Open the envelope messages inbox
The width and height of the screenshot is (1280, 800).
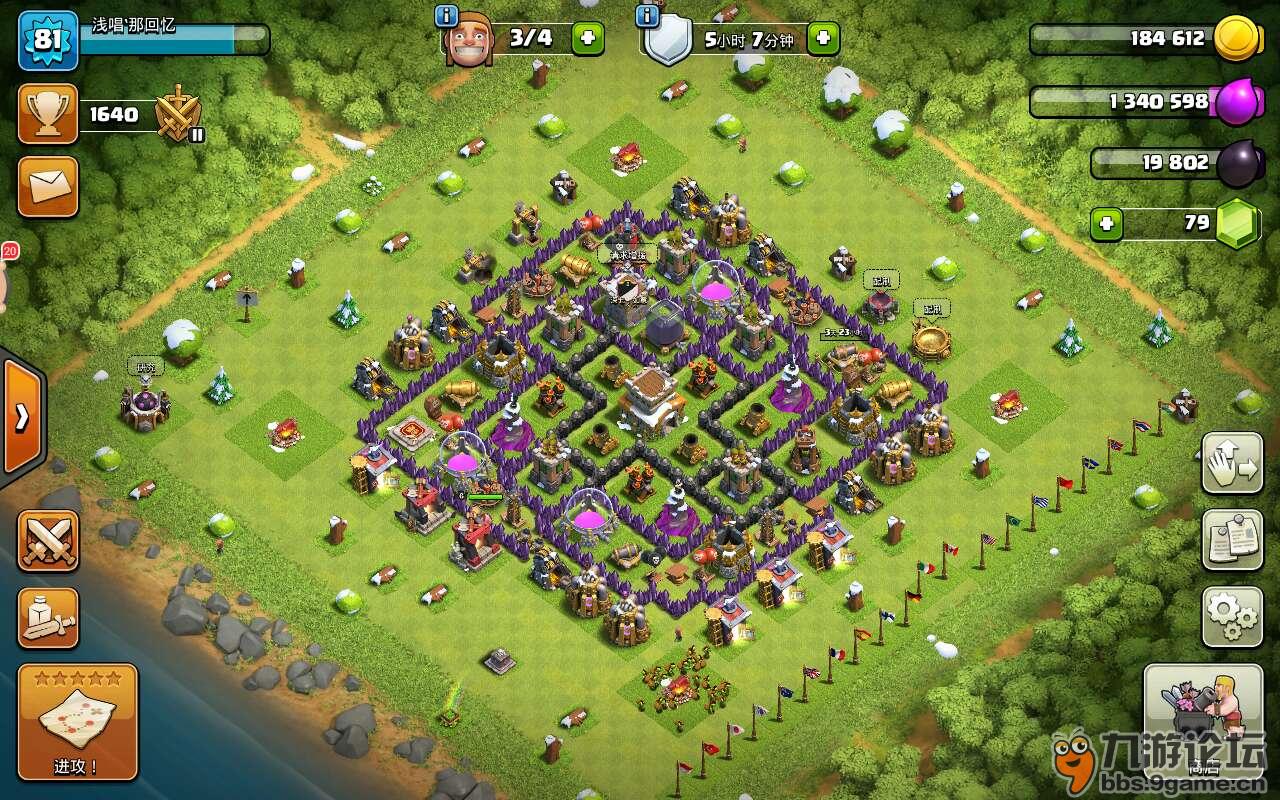pos(48,187)
